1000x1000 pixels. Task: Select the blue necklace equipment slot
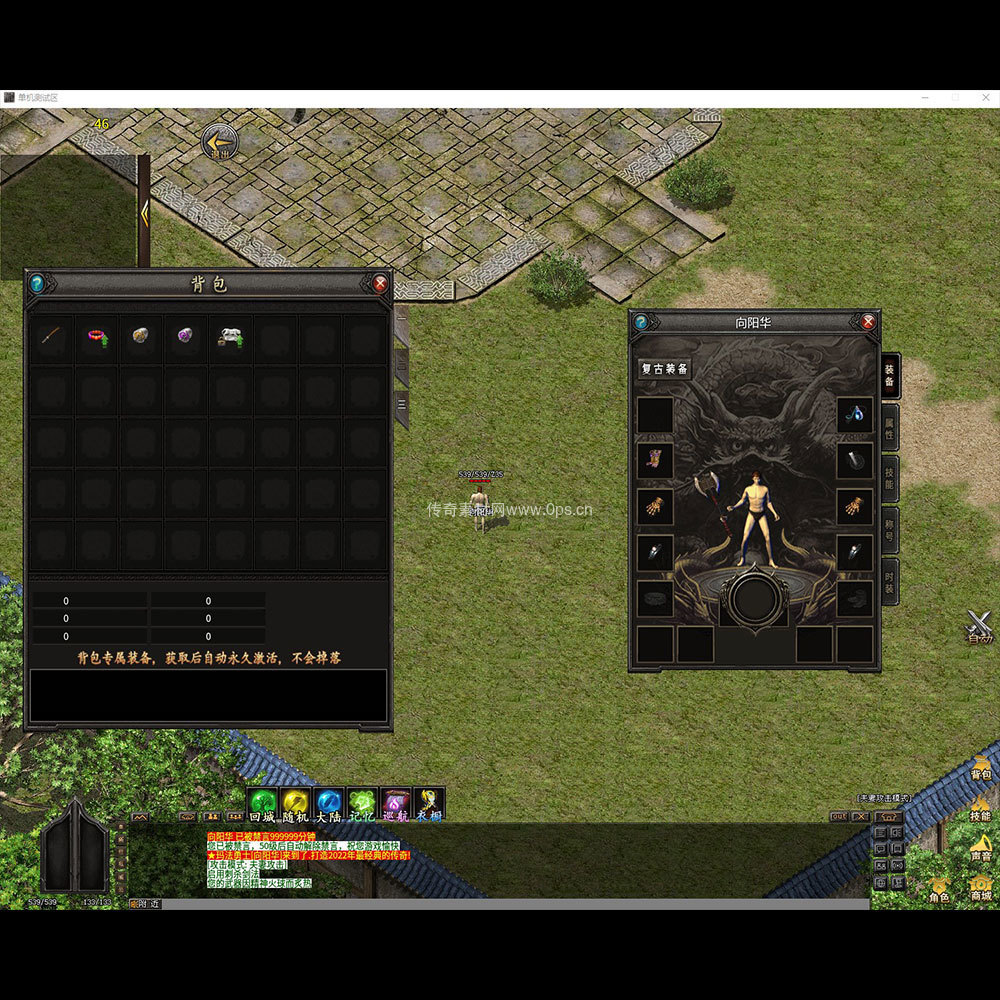pyautogui.click(x=855, y=415)
